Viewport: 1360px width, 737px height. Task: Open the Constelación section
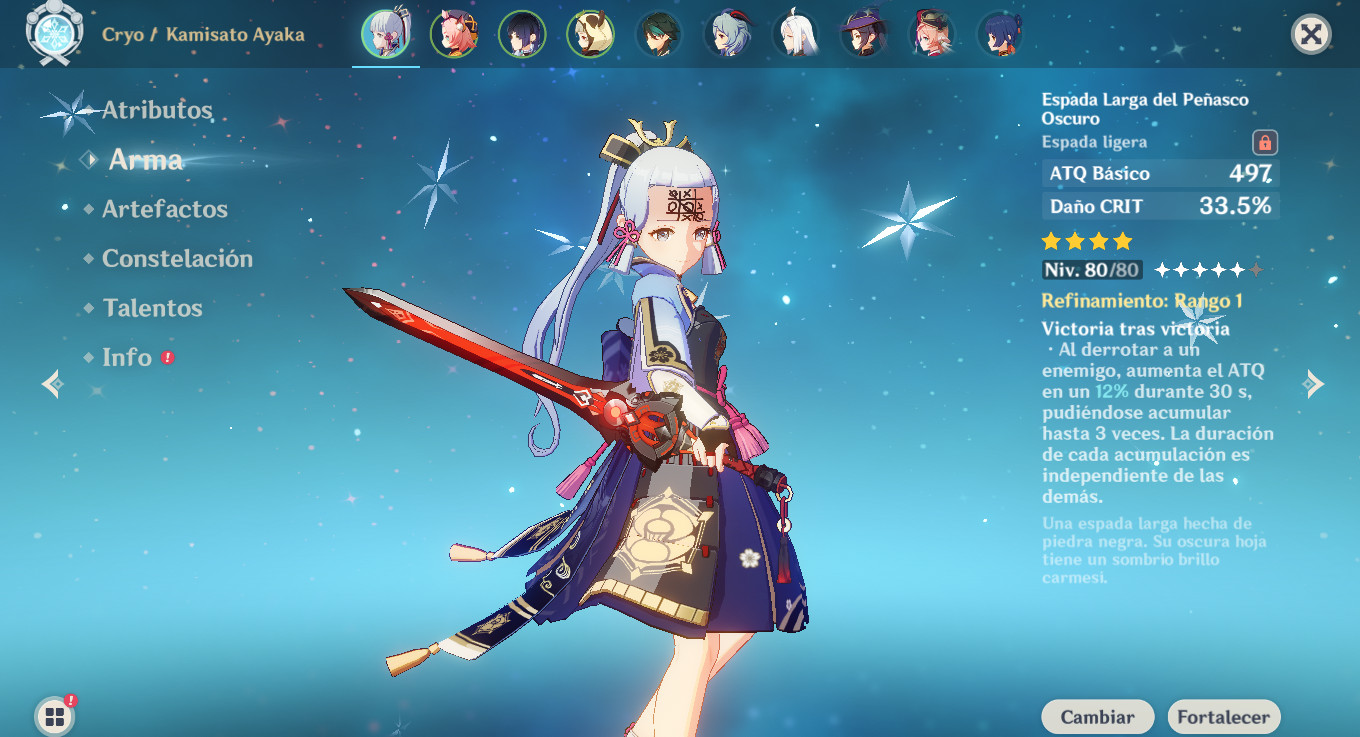(176, 258)
